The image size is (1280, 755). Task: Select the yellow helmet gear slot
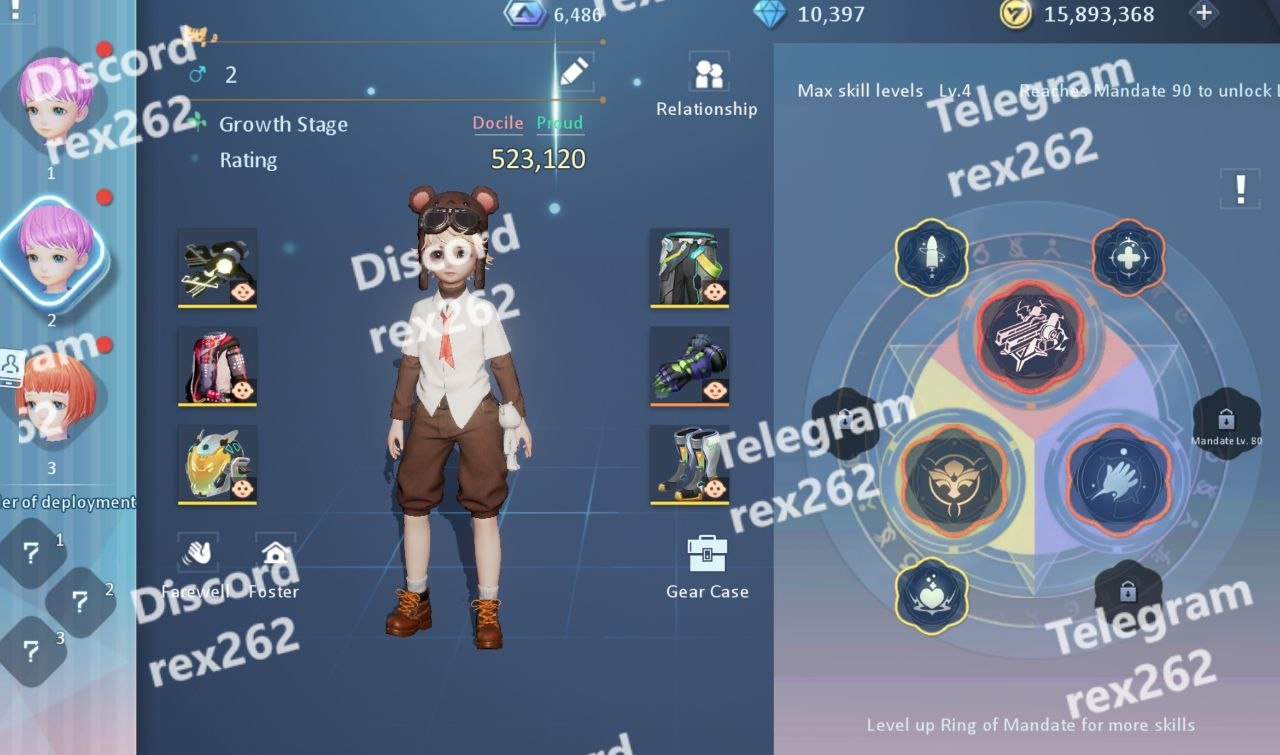pyautogui.click(x=218, y=465)
